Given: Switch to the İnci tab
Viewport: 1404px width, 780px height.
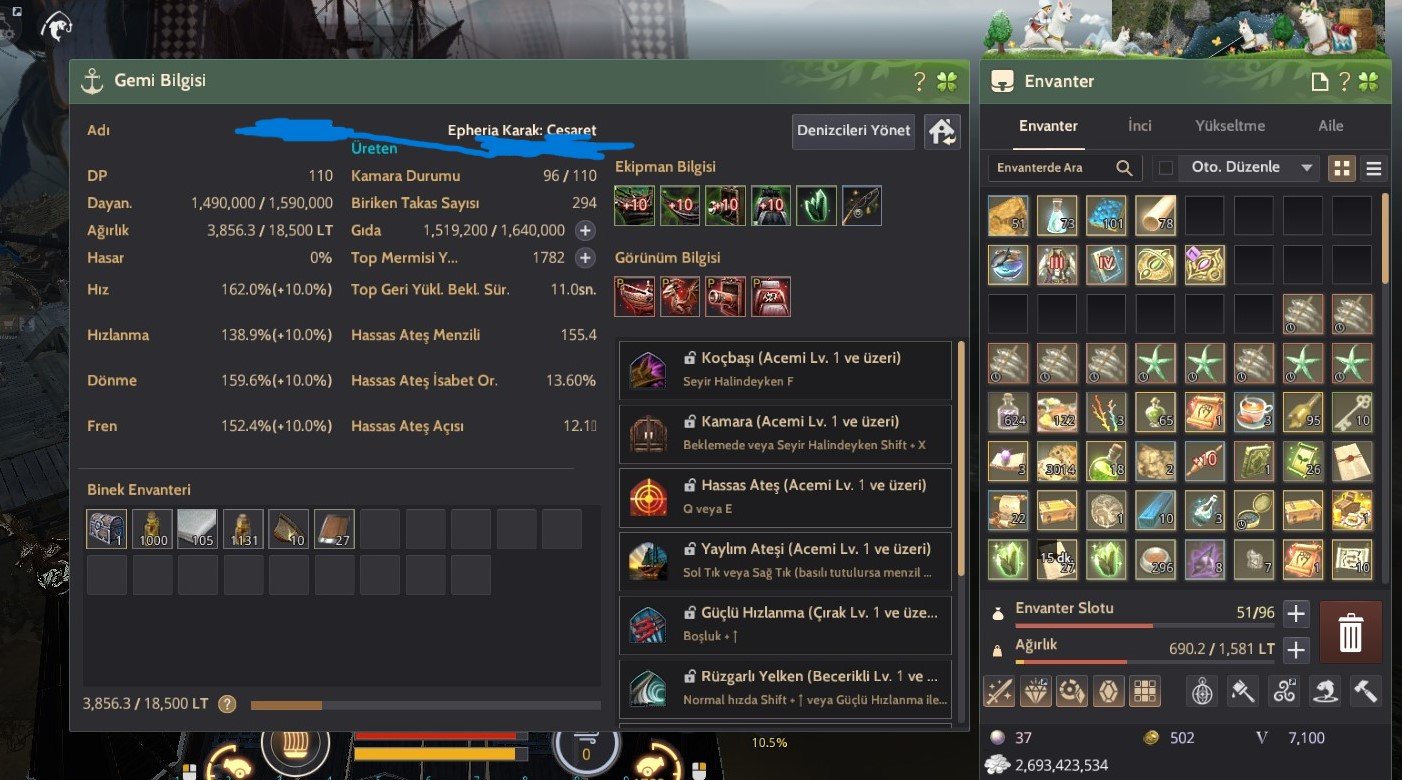Looking at the screenshot, I should [x=1139, y=125].
